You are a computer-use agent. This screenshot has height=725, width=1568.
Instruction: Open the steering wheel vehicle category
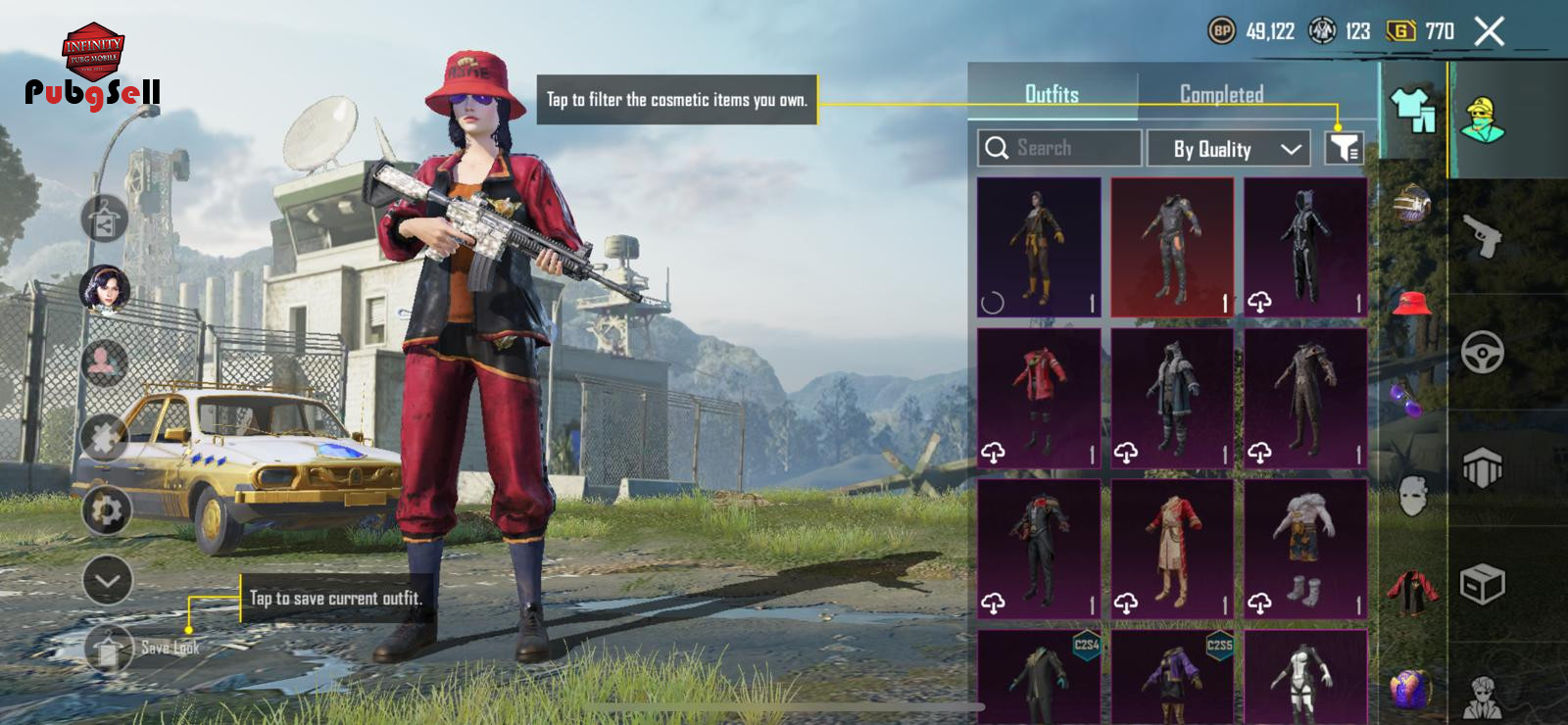click(1483, 352)
